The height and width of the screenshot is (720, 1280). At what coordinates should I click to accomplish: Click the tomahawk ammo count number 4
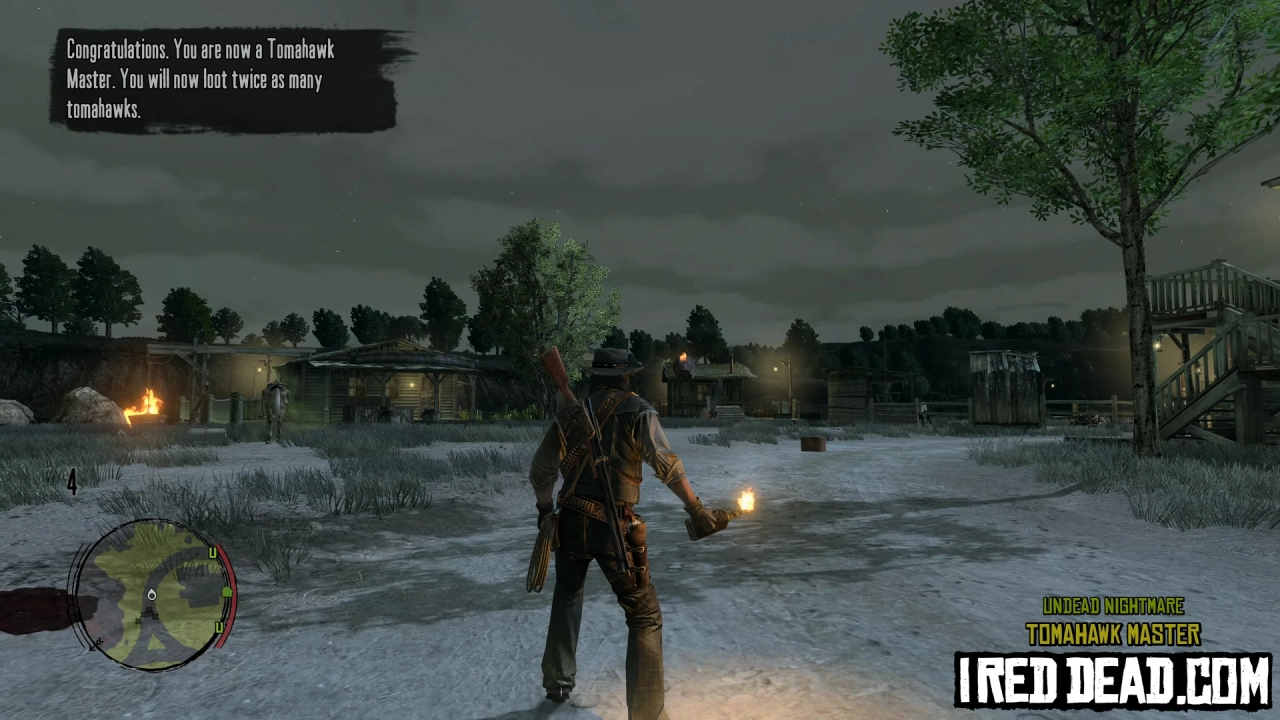[72, 484]
